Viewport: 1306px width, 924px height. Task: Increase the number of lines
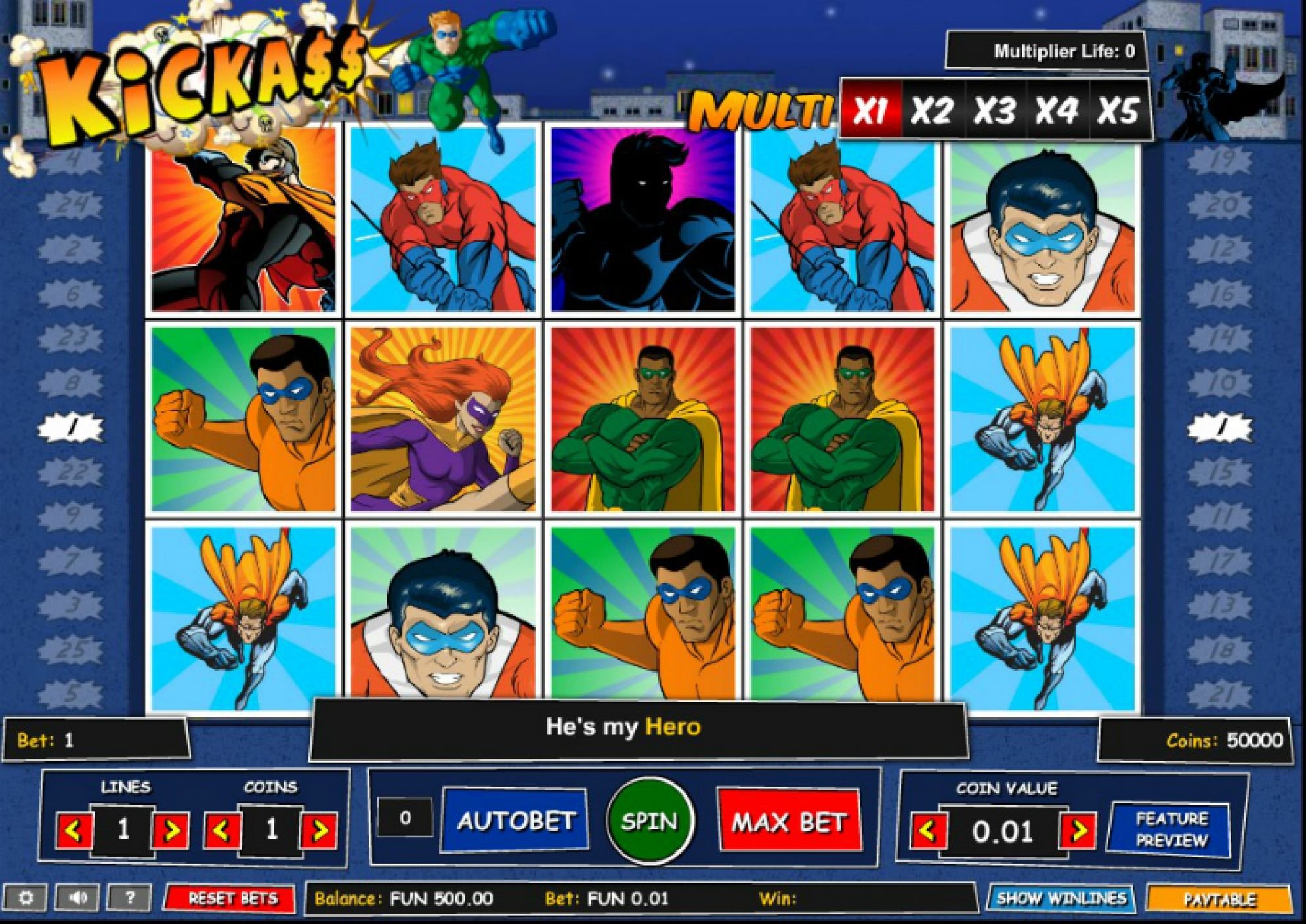[x=171, y=831]
